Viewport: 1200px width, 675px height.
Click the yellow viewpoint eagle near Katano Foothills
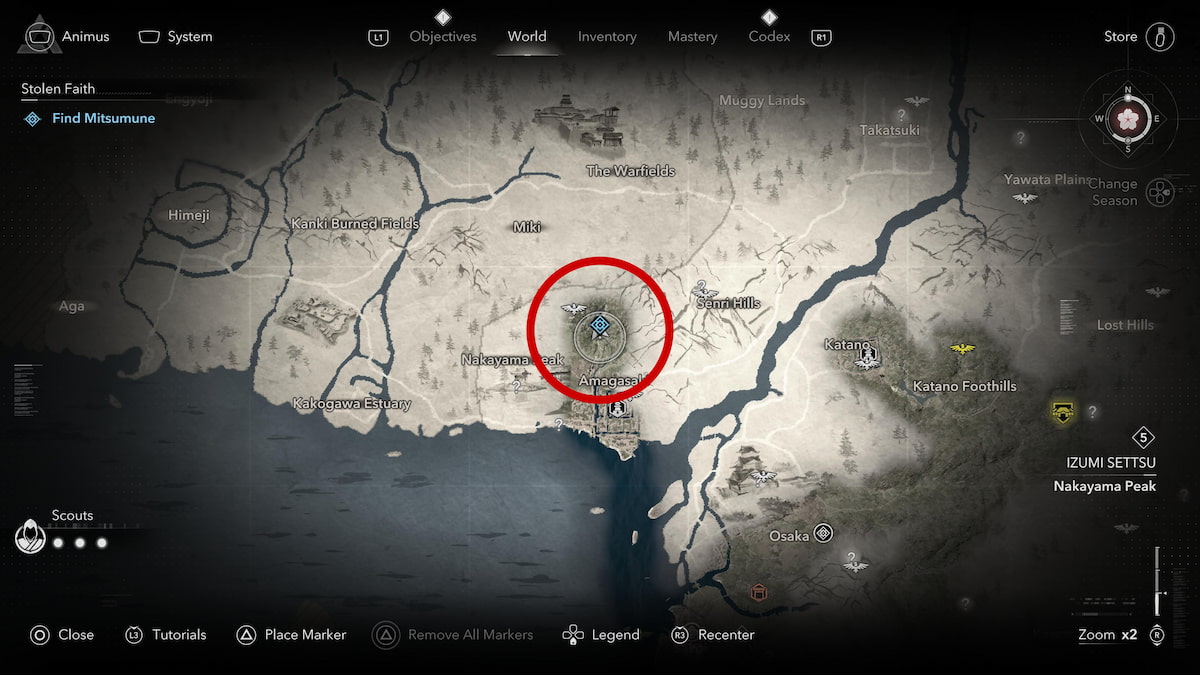[x=962, y=349]
